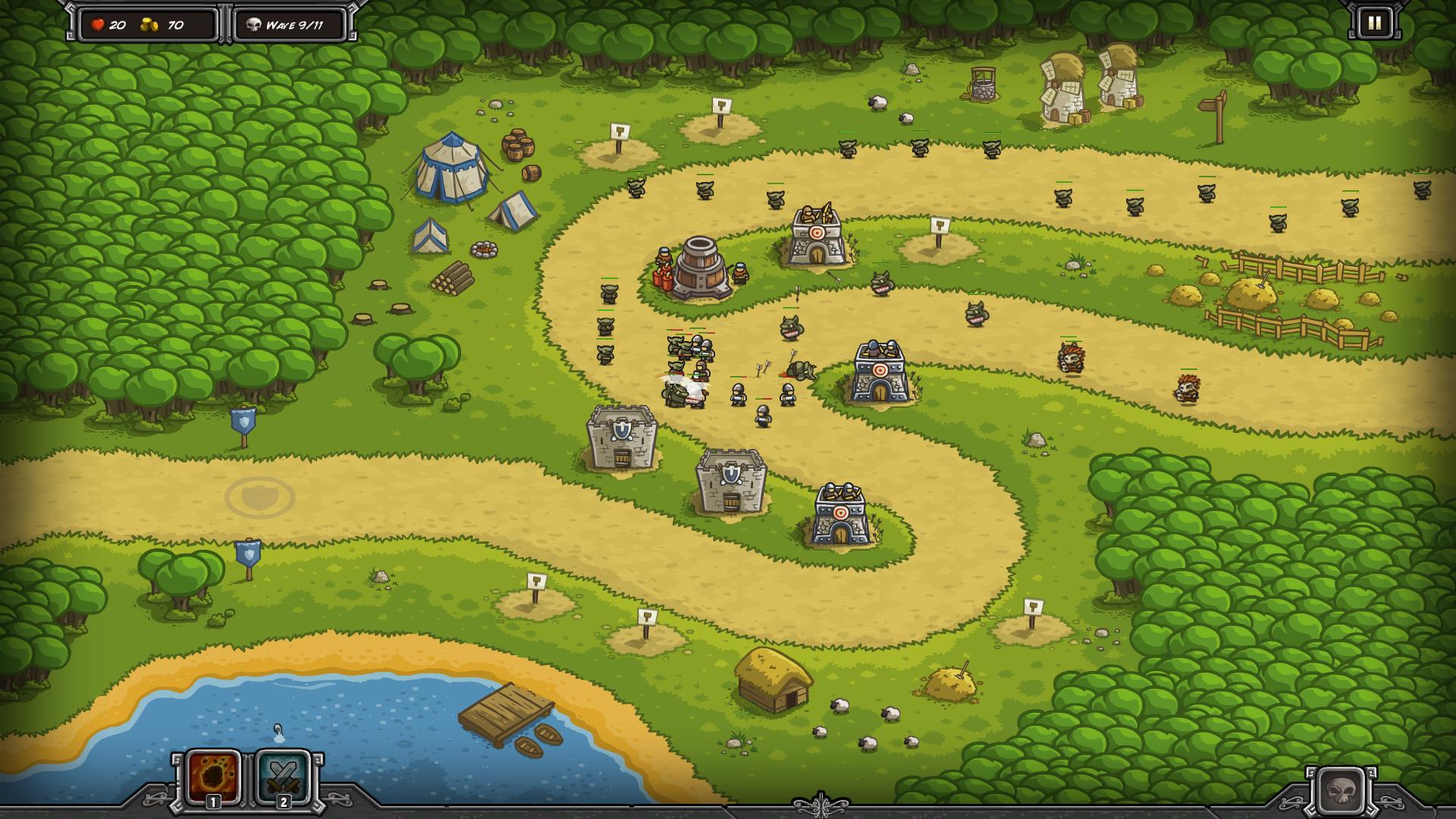This screenshot has height=819, width=1456.
Task: Select the dwarven artillery bombard tower
Action: [x=698, y=268]
